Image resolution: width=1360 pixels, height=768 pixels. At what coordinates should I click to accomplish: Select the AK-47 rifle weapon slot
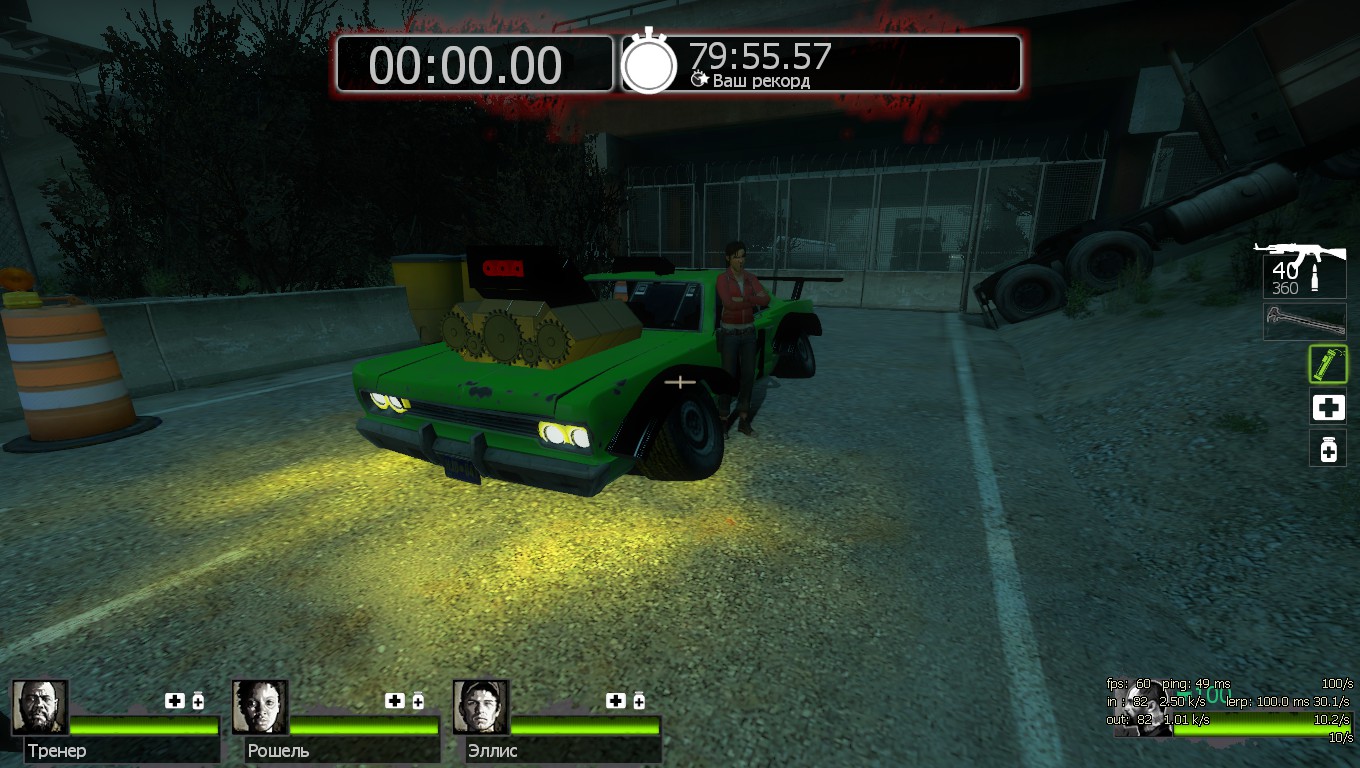pos(1304,269)
